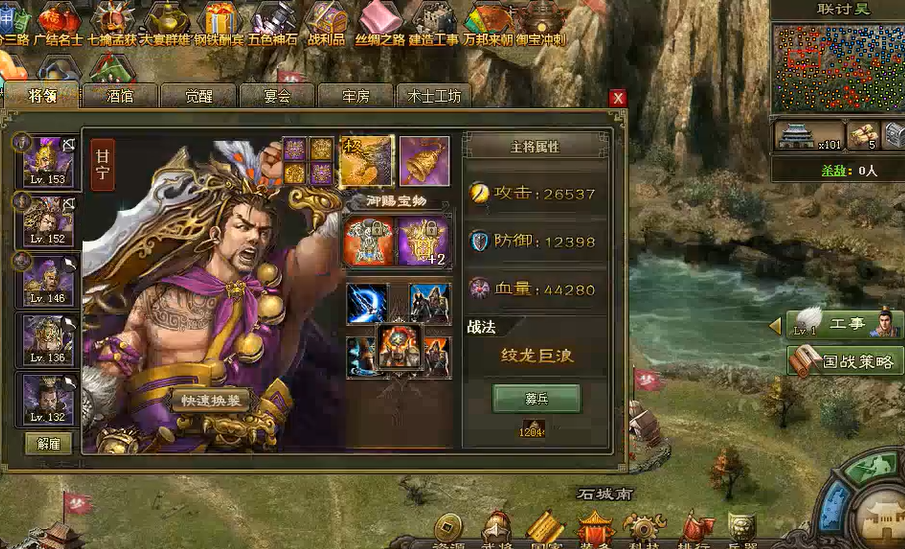The image size is (905, 549).
Task: Click the 解雇 dismiss button
Action: 48,443
